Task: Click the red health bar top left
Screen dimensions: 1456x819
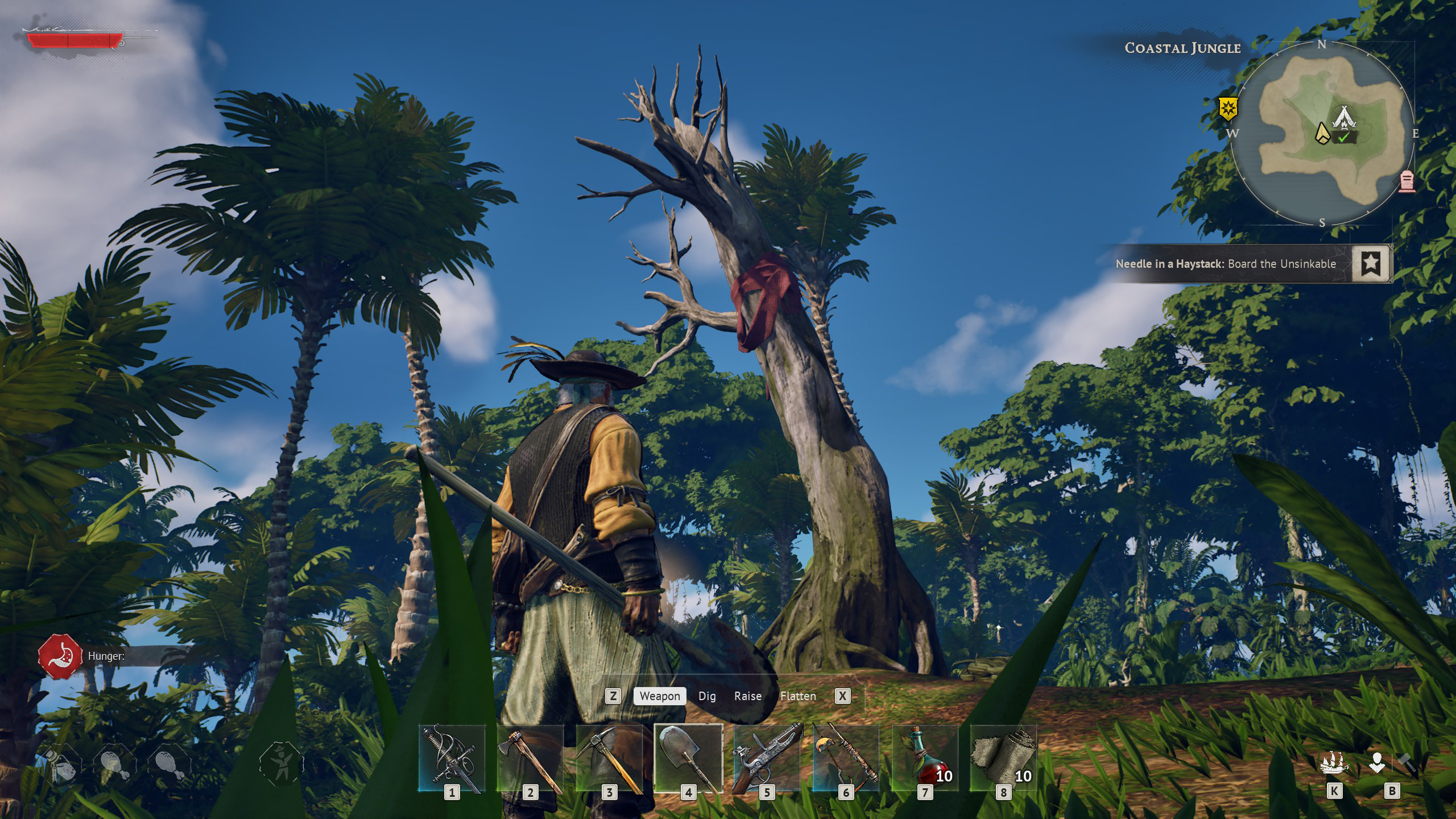Action: click(74, 39)
